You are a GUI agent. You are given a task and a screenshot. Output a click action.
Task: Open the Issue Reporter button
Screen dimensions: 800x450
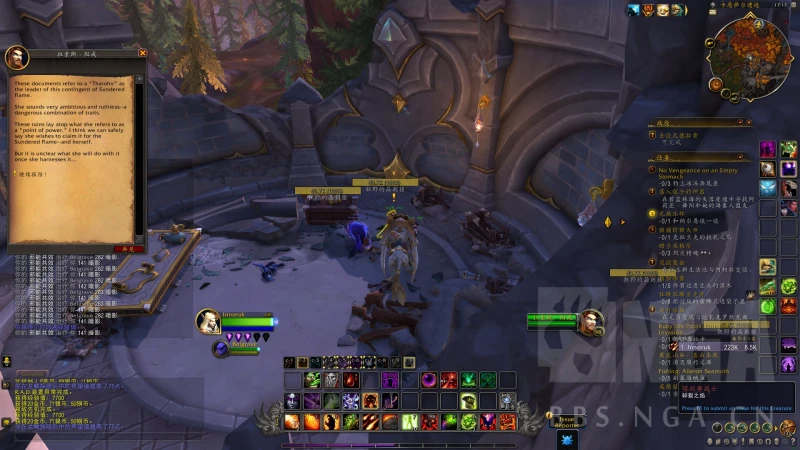point(567,420)
